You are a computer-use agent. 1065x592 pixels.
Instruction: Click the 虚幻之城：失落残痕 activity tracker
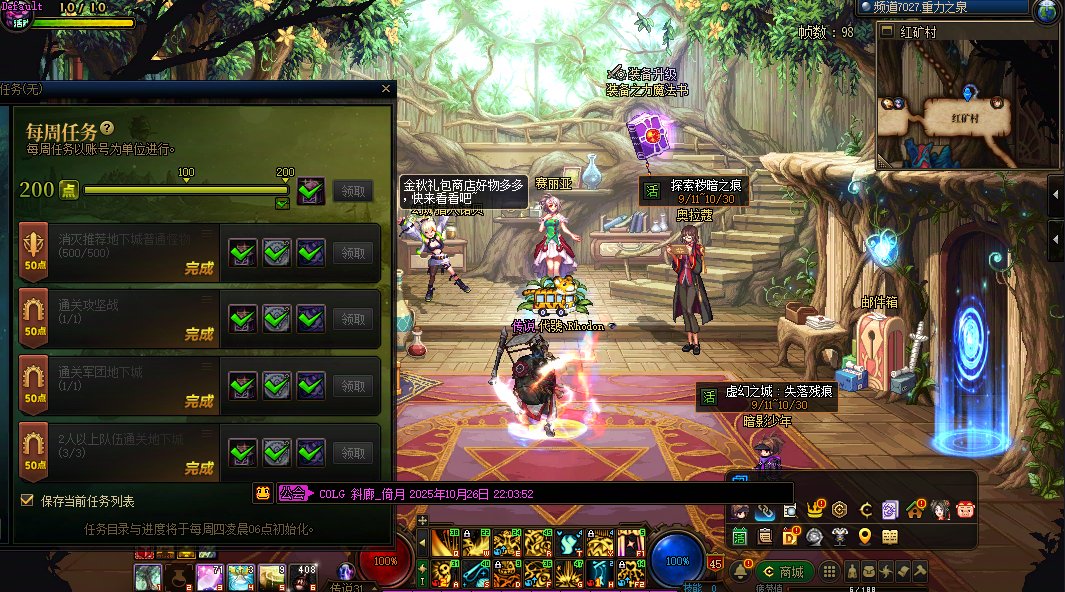[x=766, y=396]
